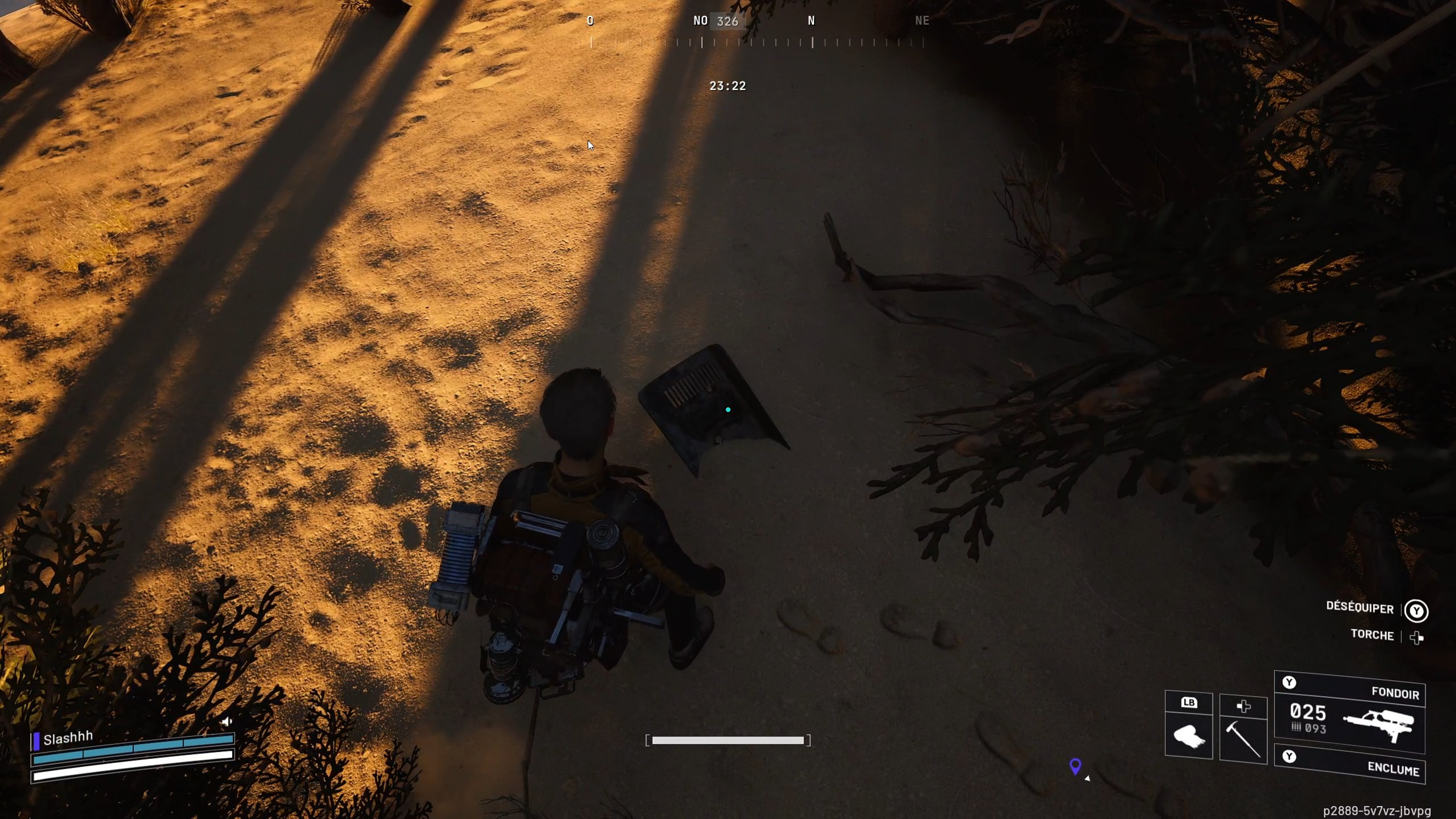Mute player Slashhh via the speaker icon
This screenshot has width=1456, height=819.
227,721
